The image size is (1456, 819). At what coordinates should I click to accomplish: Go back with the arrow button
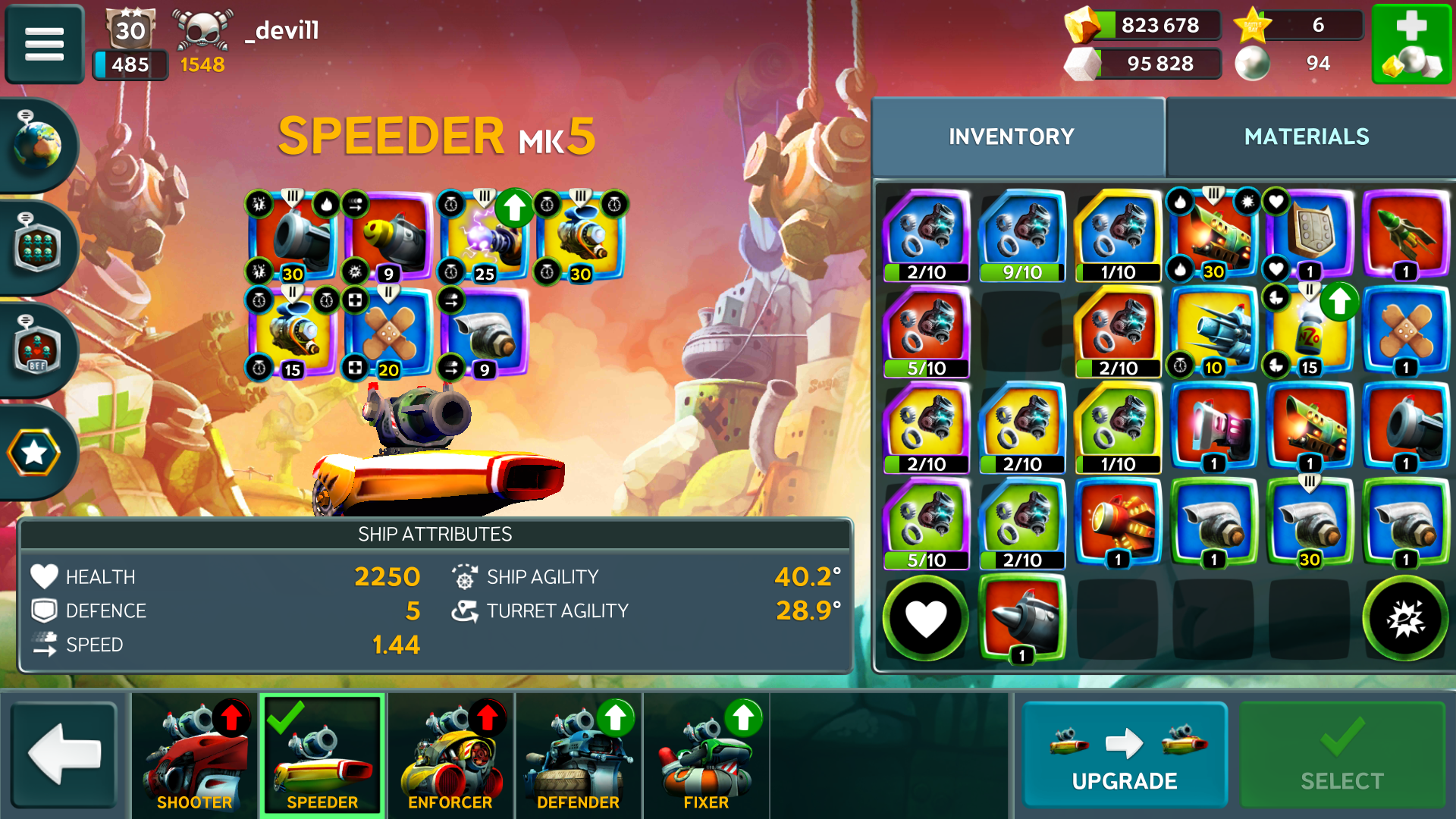(x=64, y=754)
